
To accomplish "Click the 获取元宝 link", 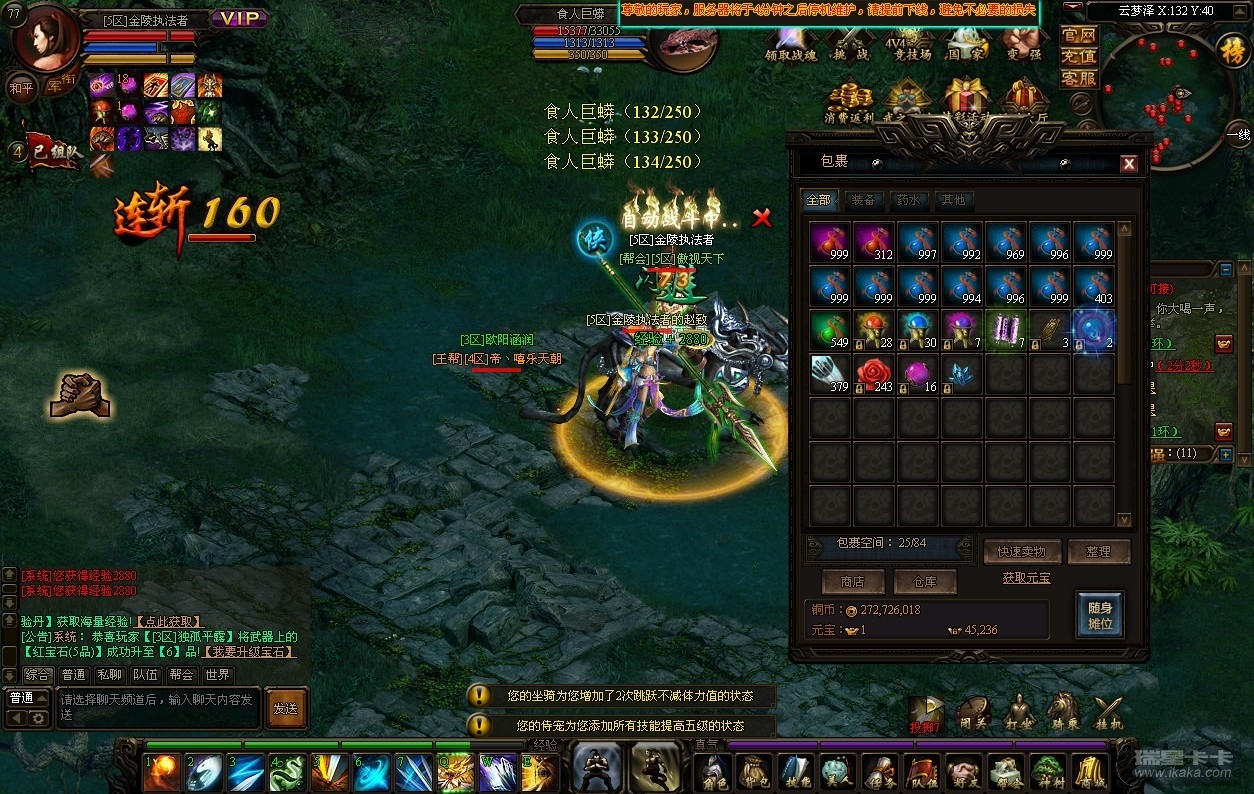I will pyautogui.click(x=1026, y=578).
